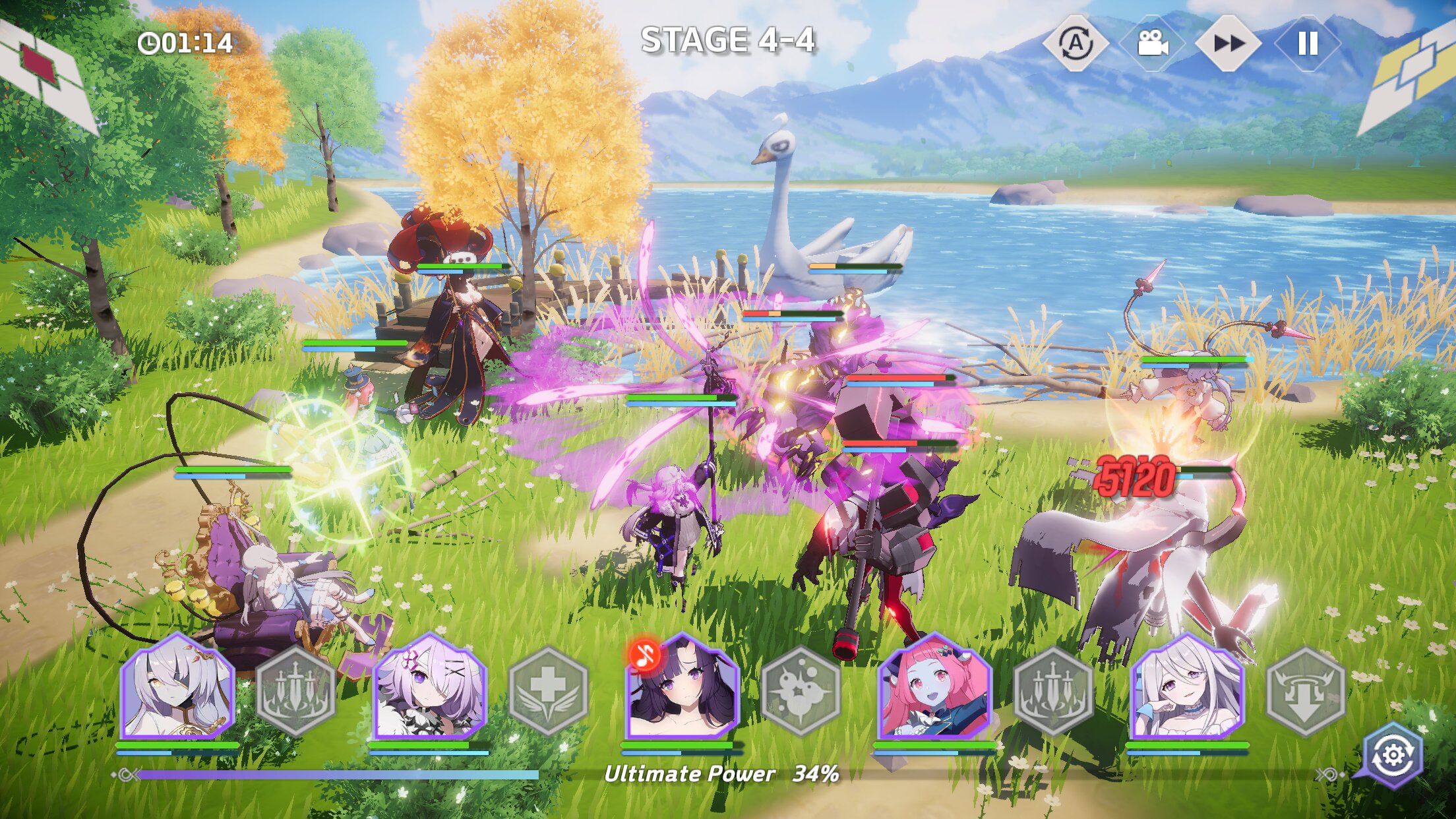The height and width of the screenshot is (819, 1456).
Task: Toggle the auto-battle button
Action: [x=1076, y=44]
